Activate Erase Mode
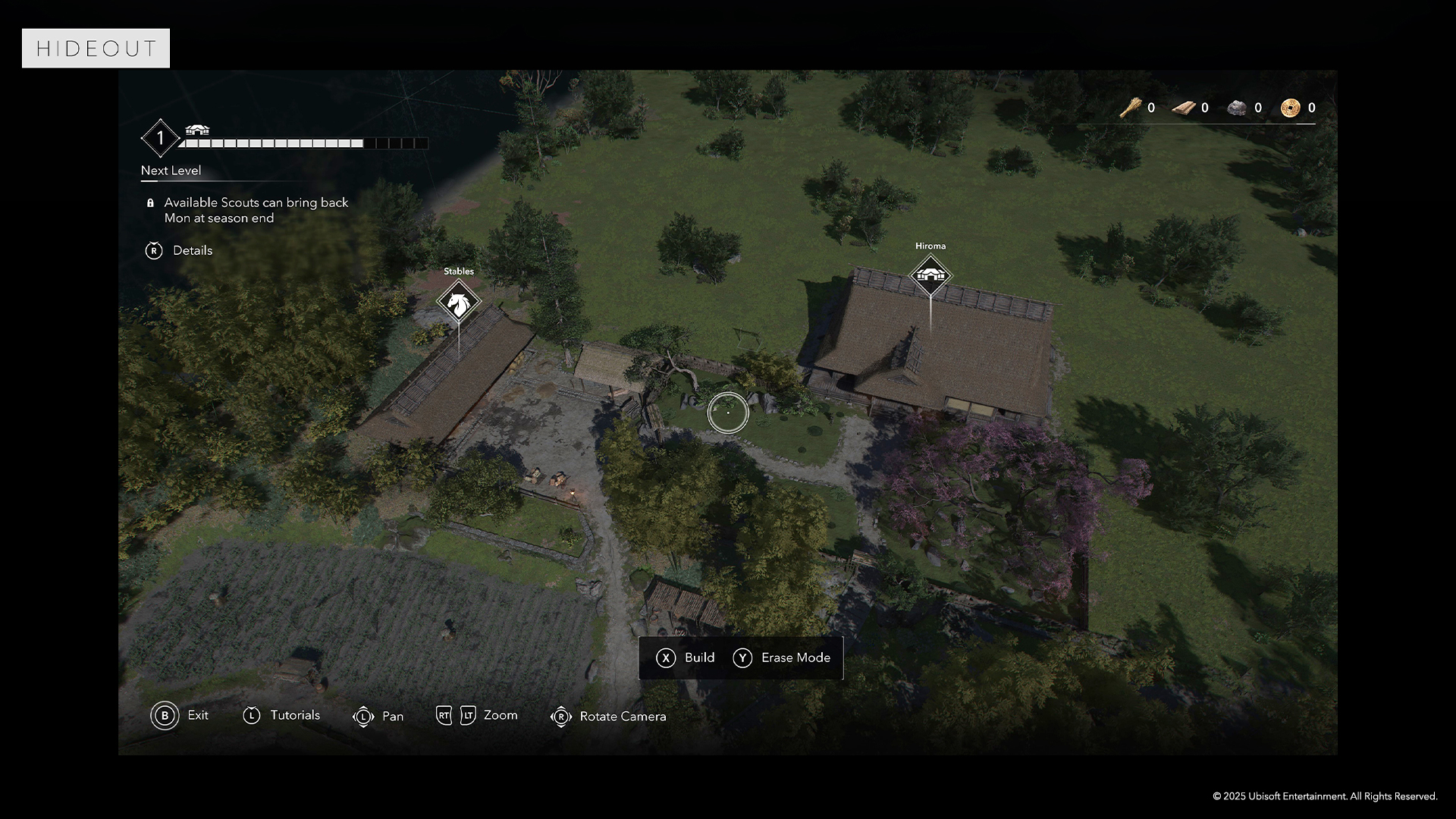The width and height of the screenshot is (1456, 819). 782,657
